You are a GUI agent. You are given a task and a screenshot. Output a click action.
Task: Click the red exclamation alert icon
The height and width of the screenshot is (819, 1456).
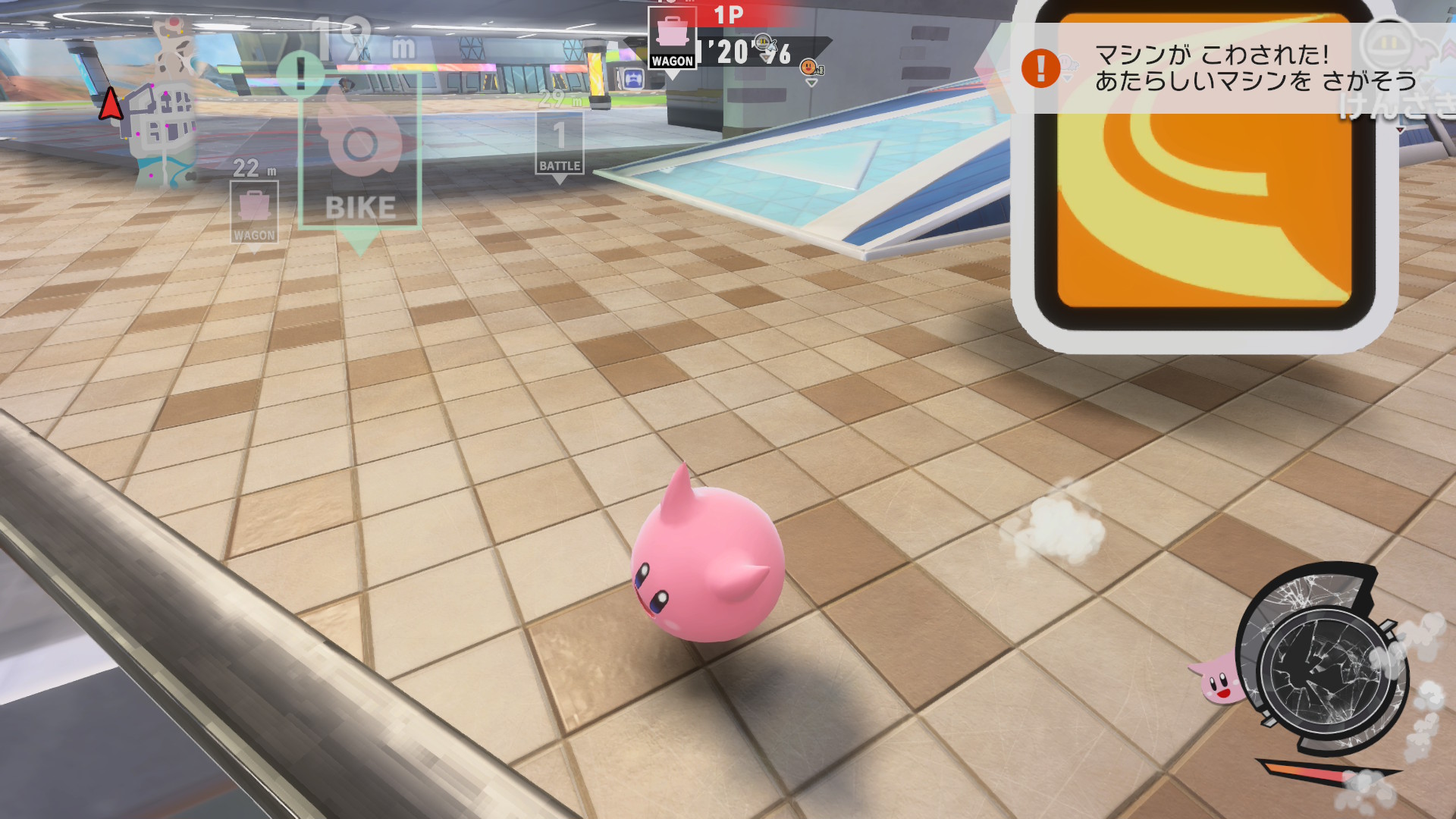pos(1040,68)
